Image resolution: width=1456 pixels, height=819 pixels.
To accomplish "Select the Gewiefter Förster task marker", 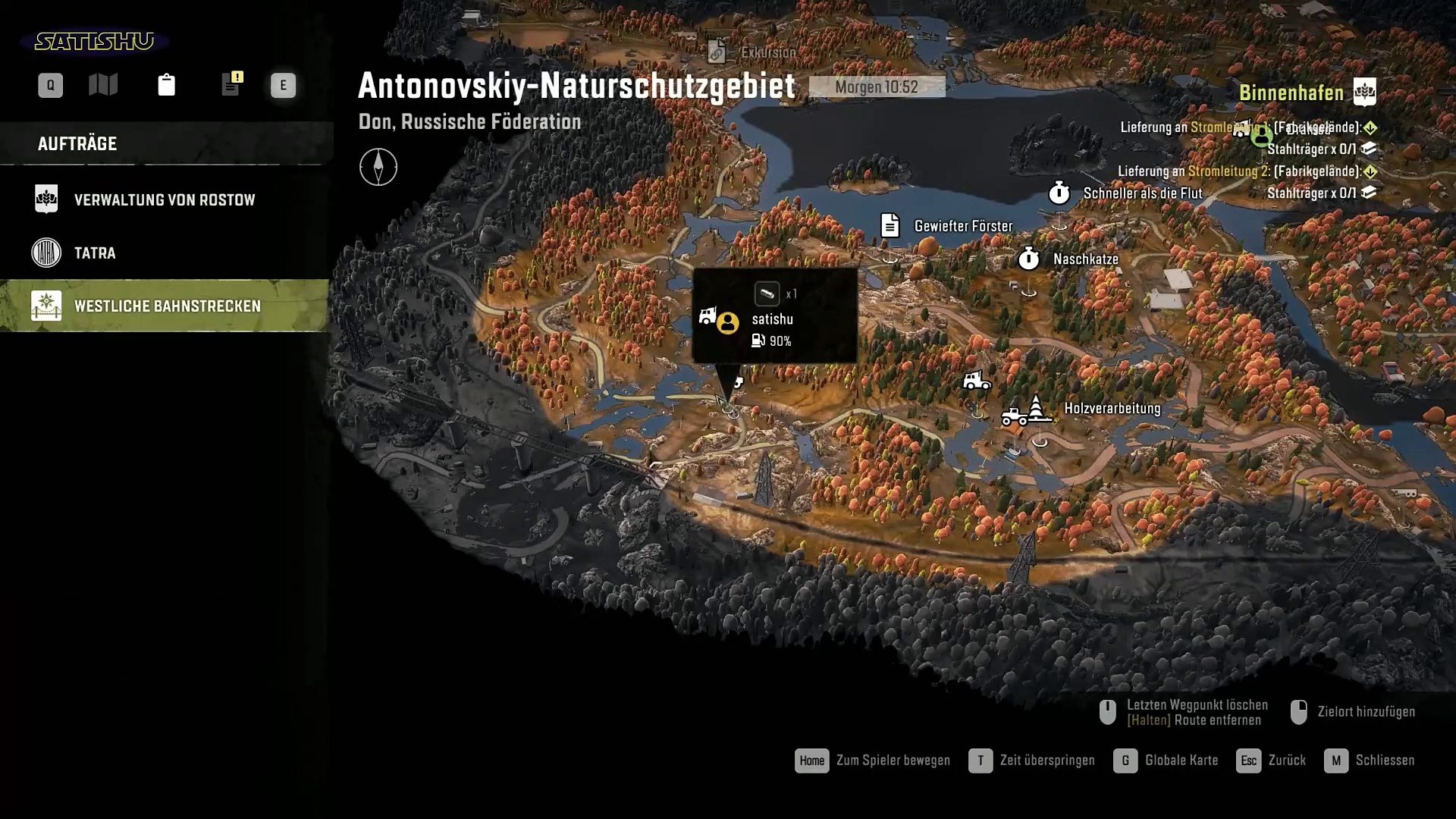I will tap(890, 226).
